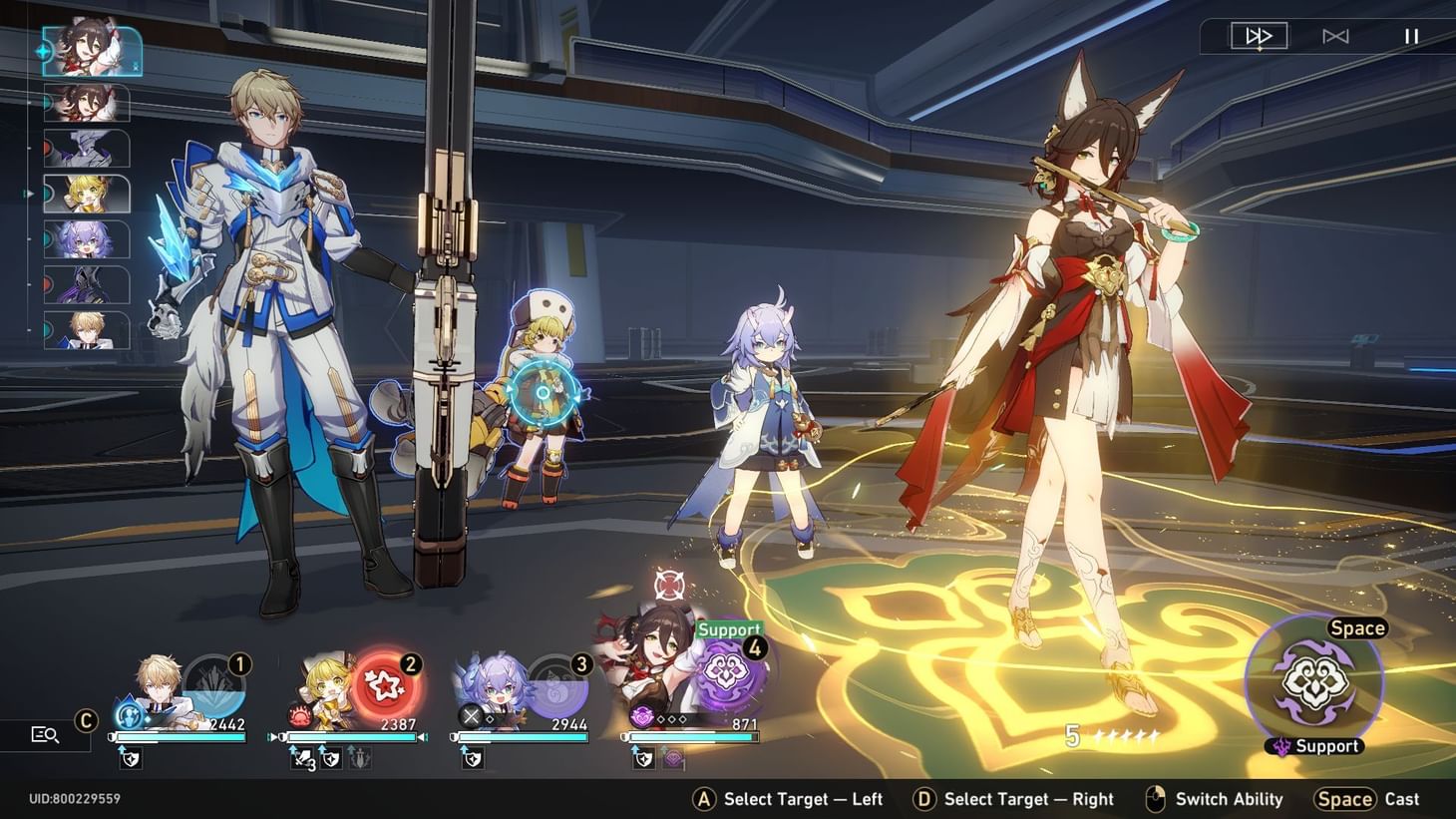Select the Switch Ability icon
The width and height of the screenshot is (1456, 819).
[x=1157, y=798]
